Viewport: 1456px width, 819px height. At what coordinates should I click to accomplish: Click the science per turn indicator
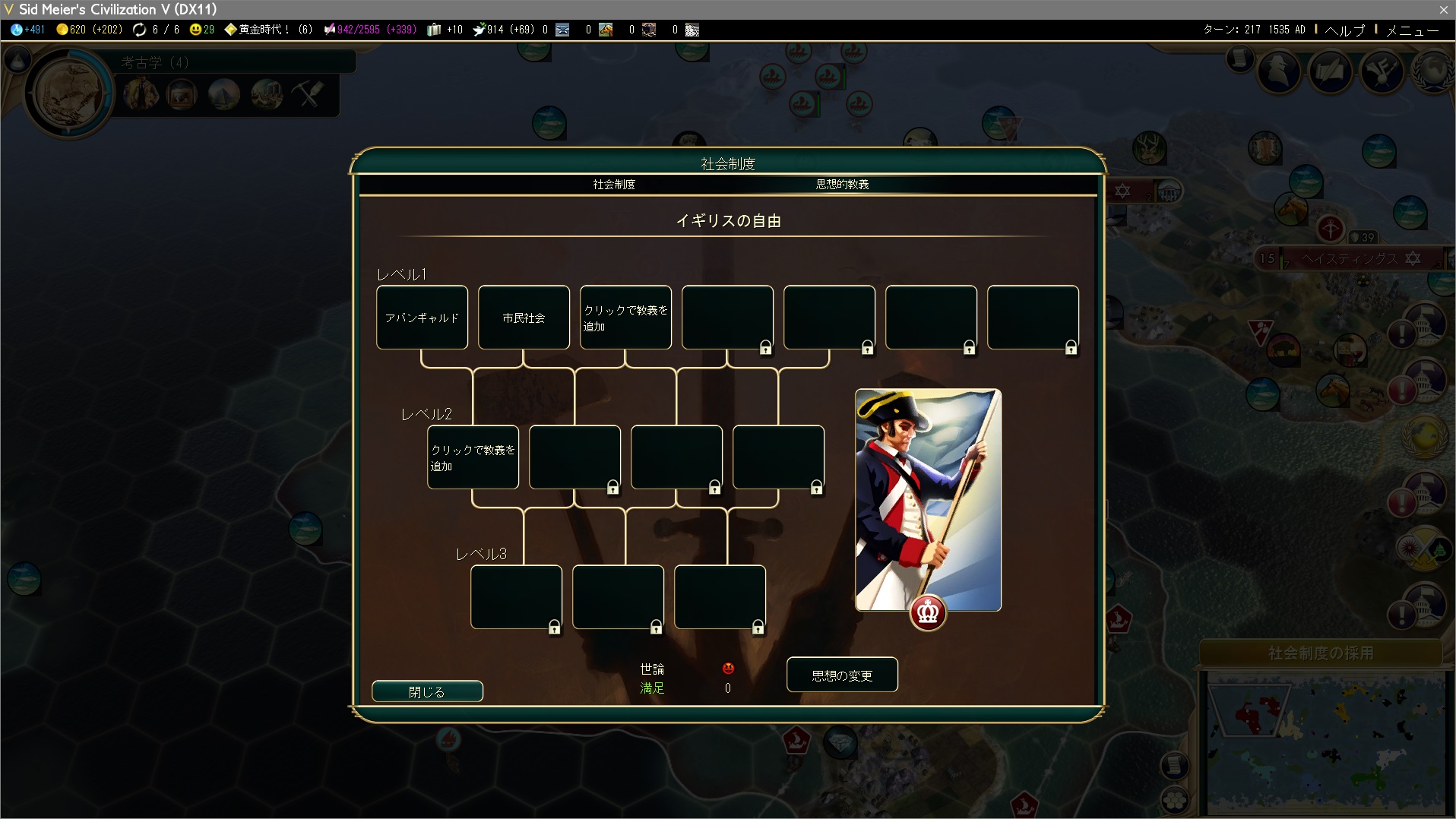pyautogui.click(x=28, y=30)
